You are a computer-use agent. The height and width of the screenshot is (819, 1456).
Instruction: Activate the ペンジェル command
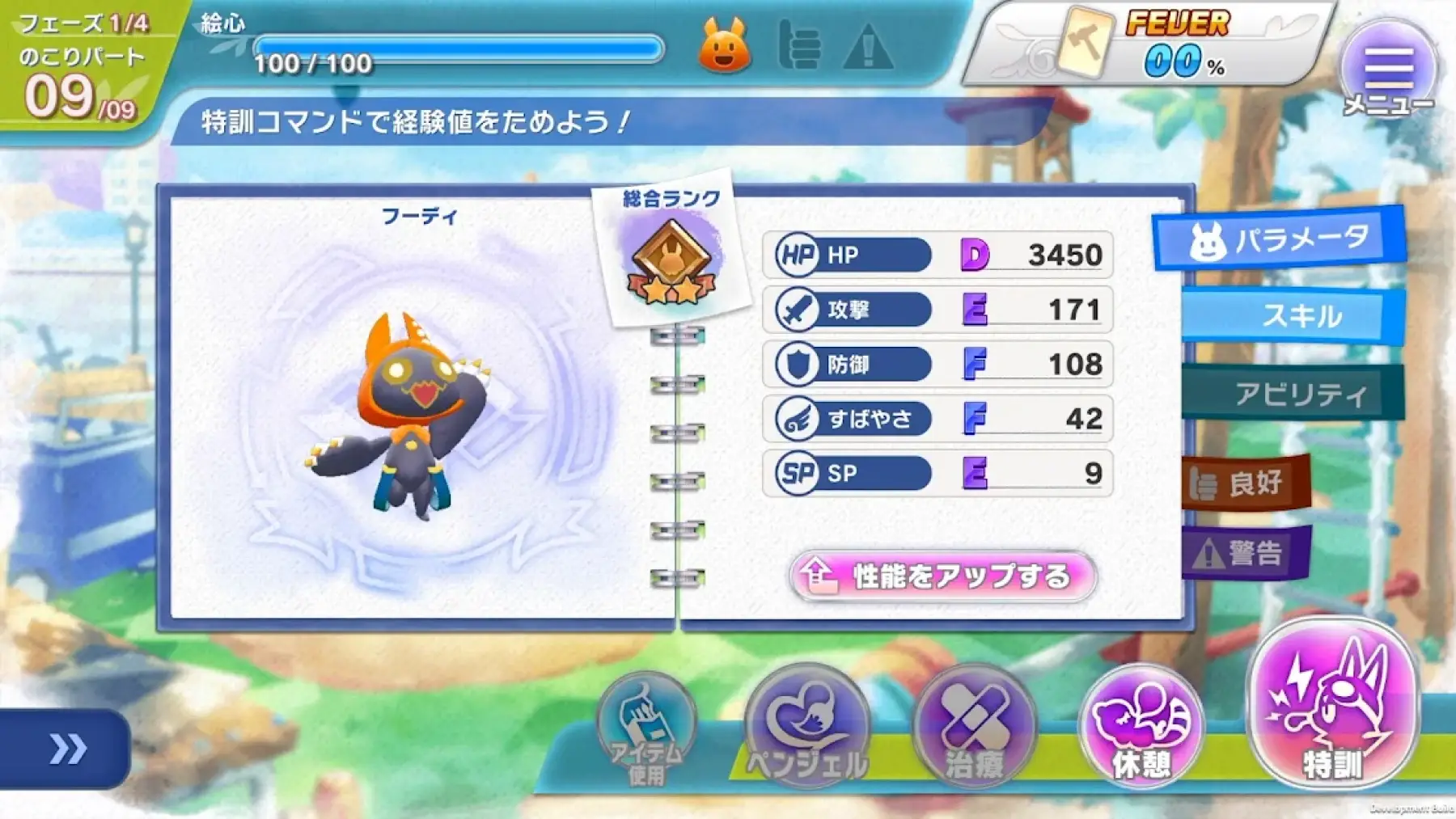pos(806,725)
